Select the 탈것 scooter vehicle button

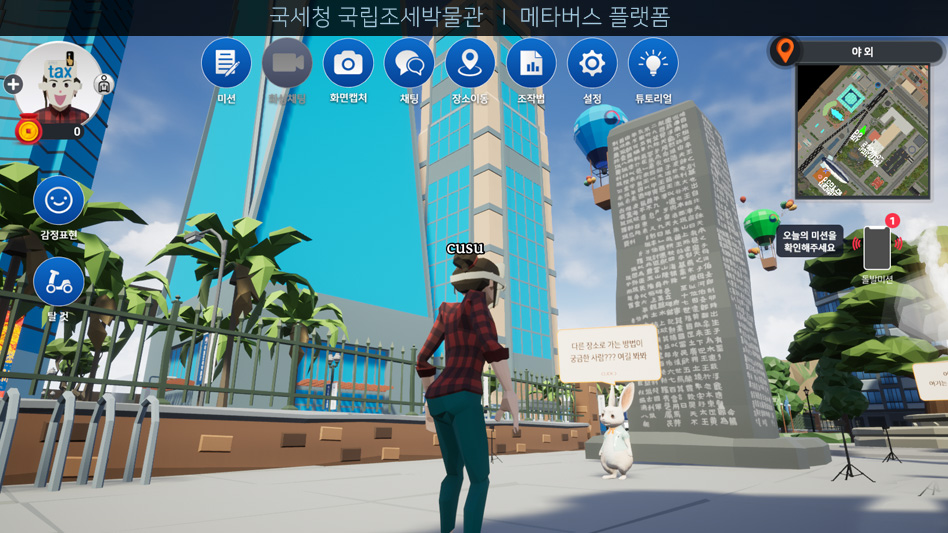59,283
